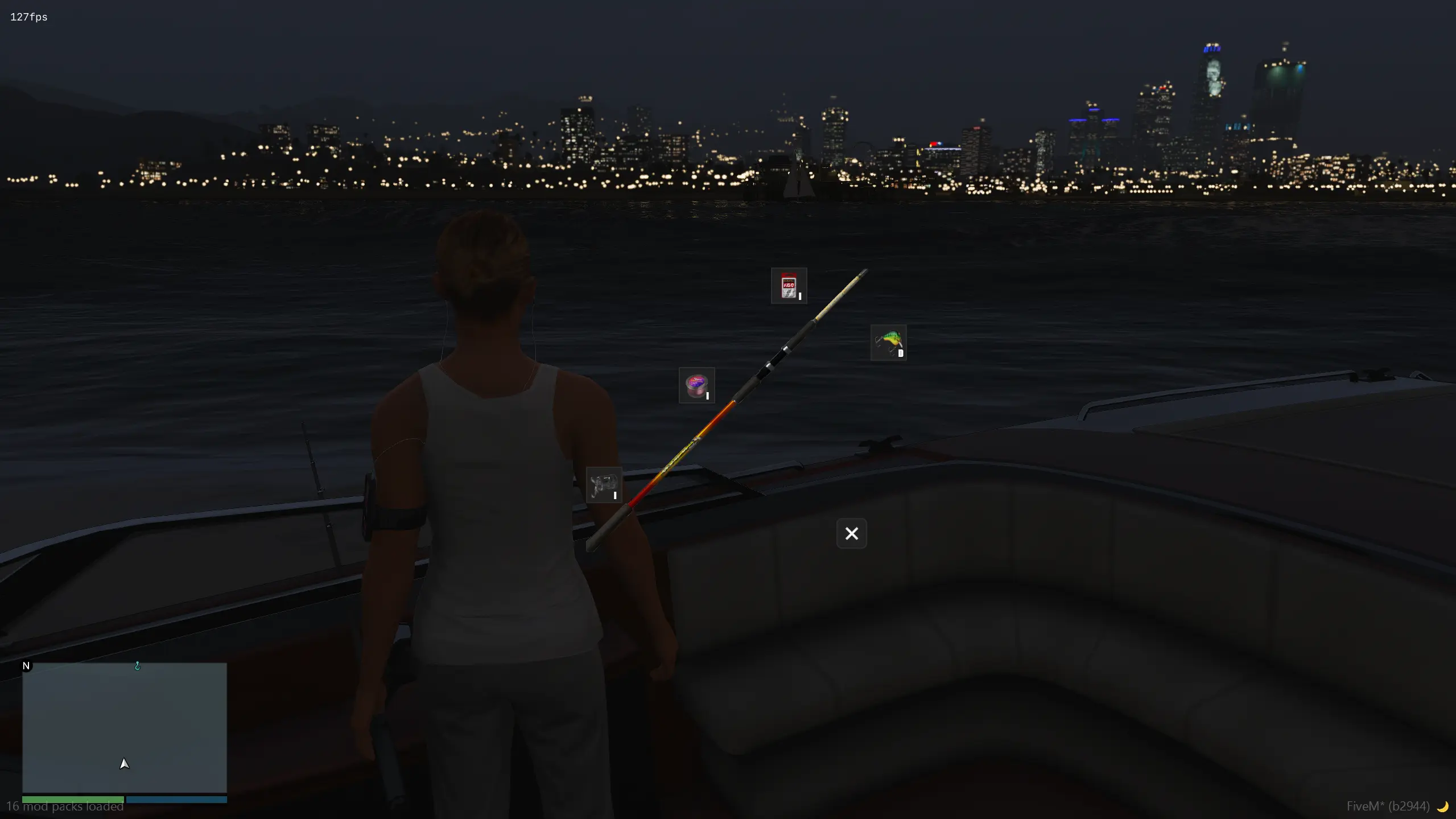Close the rod setup with the X
The height and width of the screenshot is (819, 1456).
pos(851,533)
